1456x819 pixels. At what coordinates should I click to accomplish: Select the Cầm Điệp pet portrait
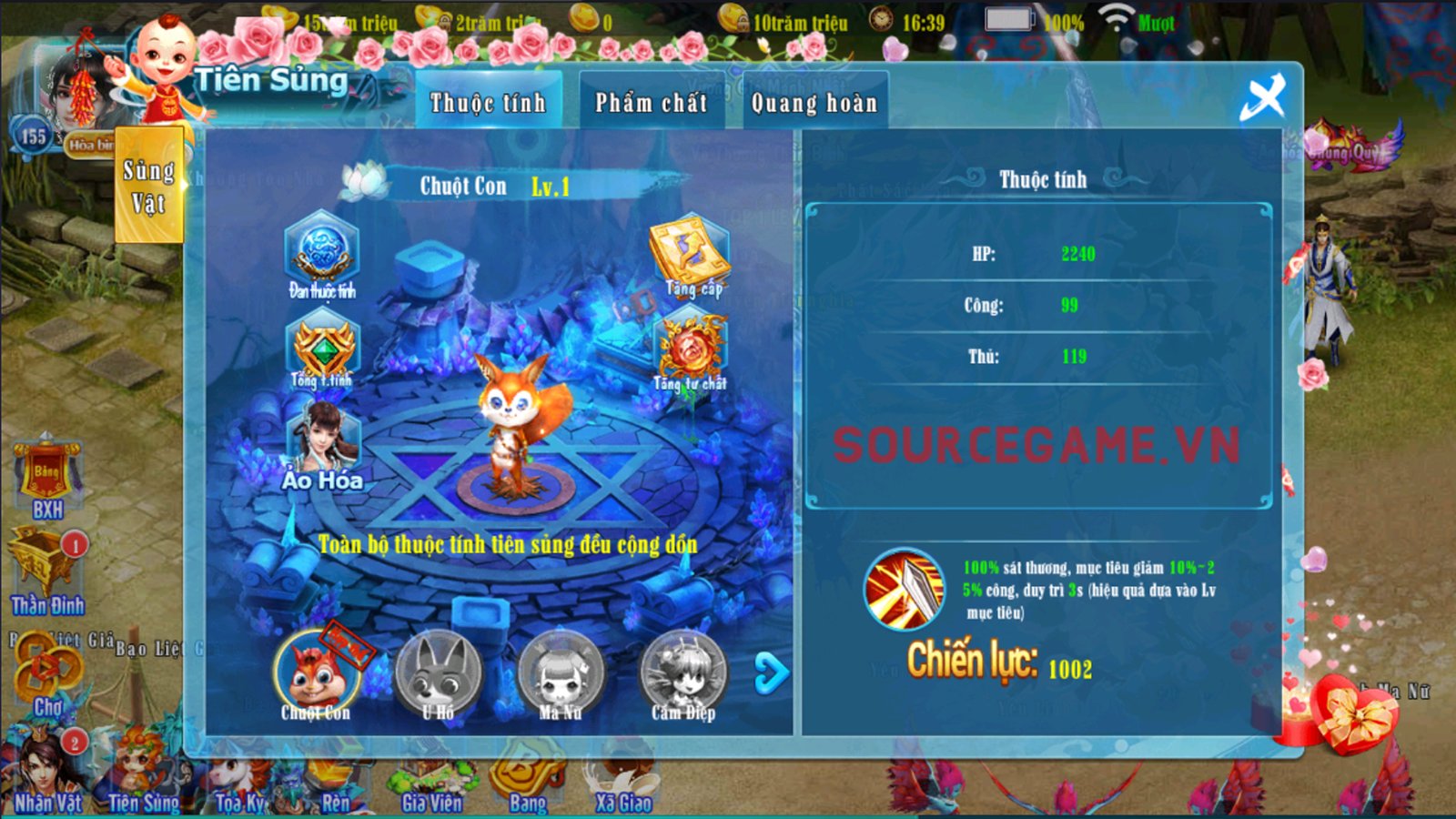[x=682, y=675]
